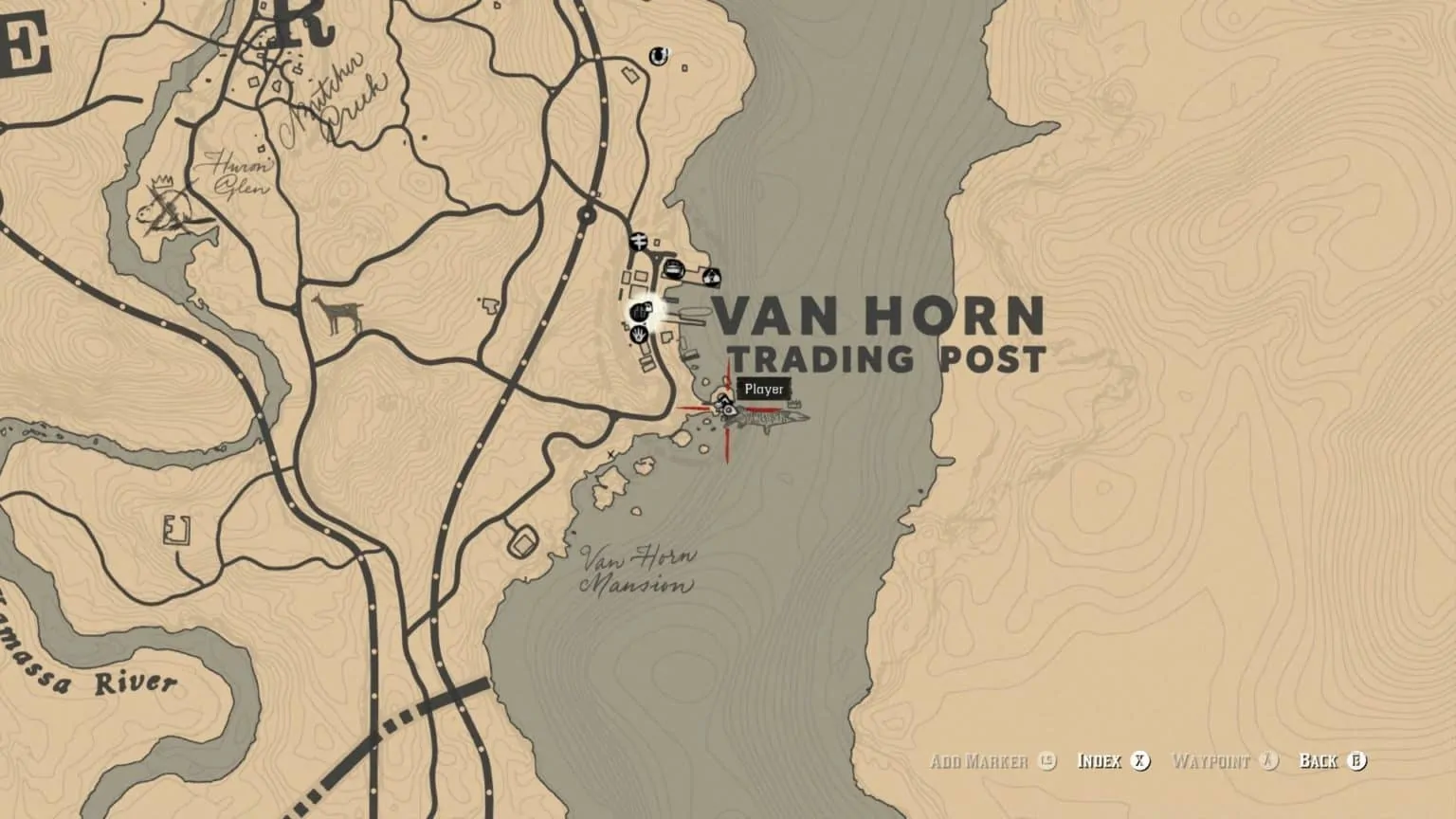This screenshot has width=1456, height=819.
Task: Select the stagecoach icon at the north edge of town
Action: [639, 241]
